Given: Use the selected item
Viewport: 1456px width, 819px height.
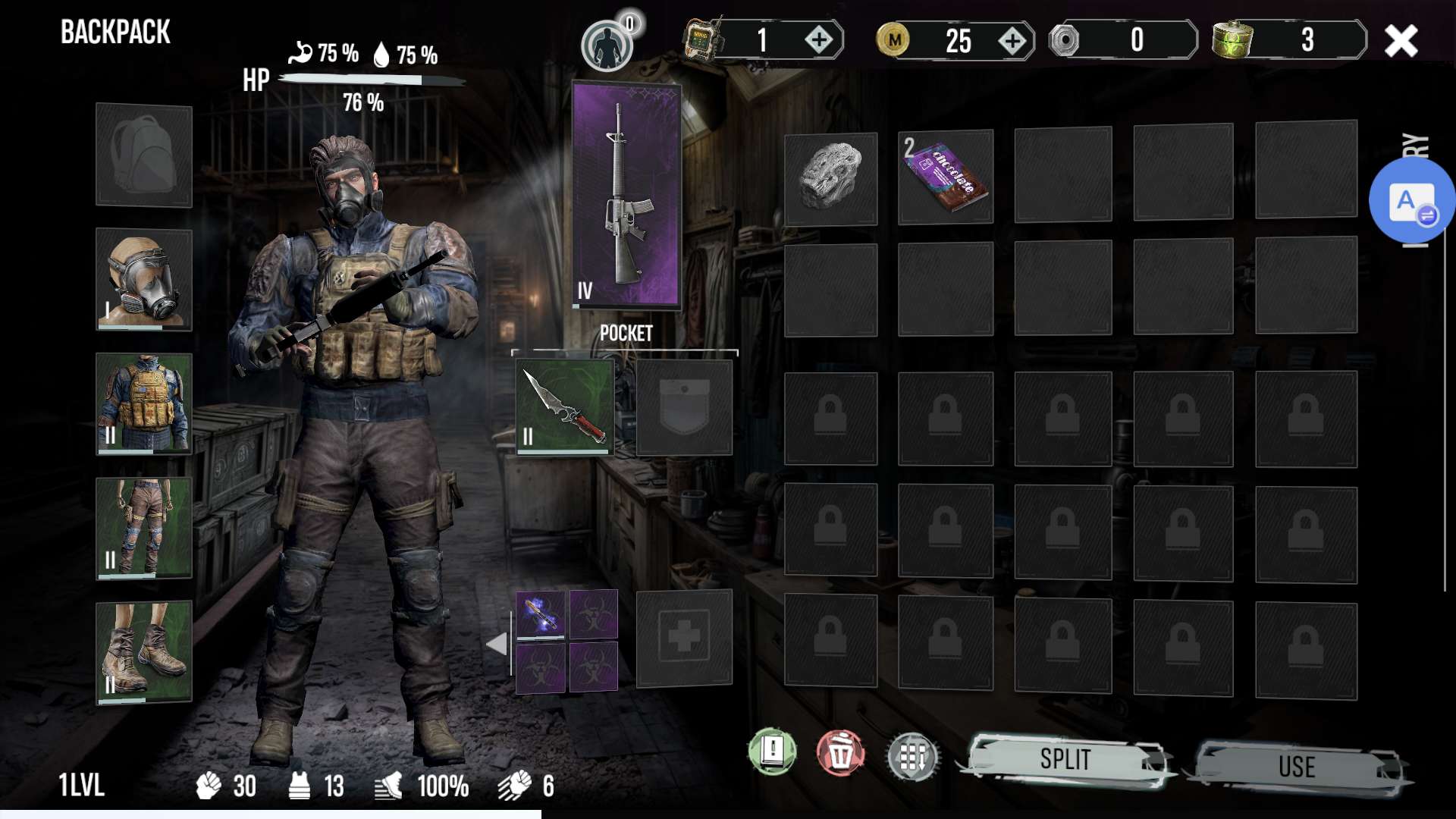Looking at the screenshot, I should pyautogui.click(x=1297, y=766).
